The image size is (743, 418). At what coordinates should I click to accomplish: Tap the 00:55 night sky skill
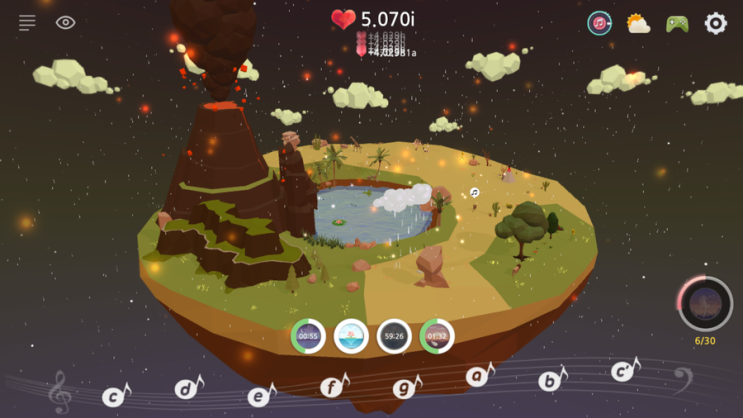308,336
